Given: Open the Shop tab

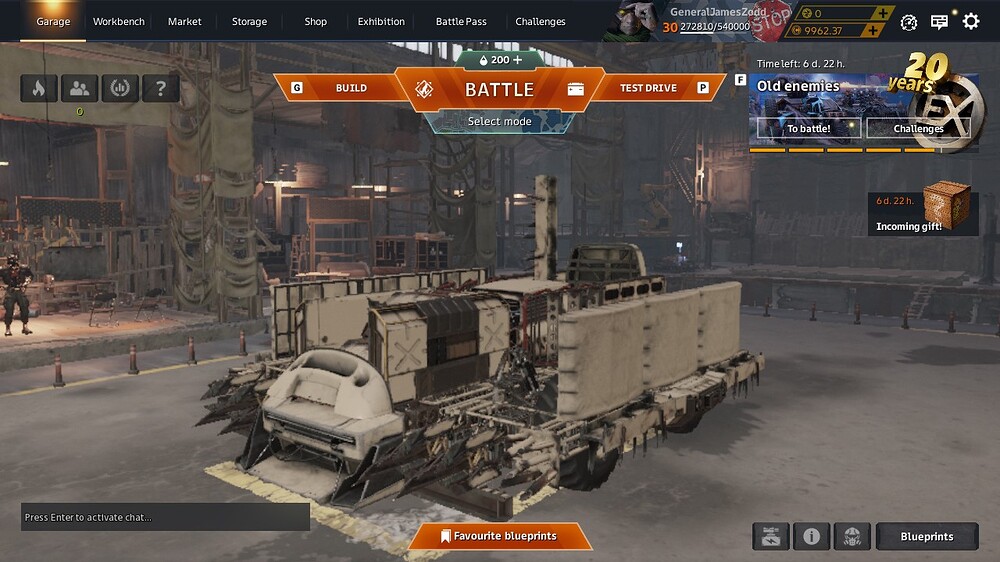Looking at the screenshot, I should coord(315,21).
